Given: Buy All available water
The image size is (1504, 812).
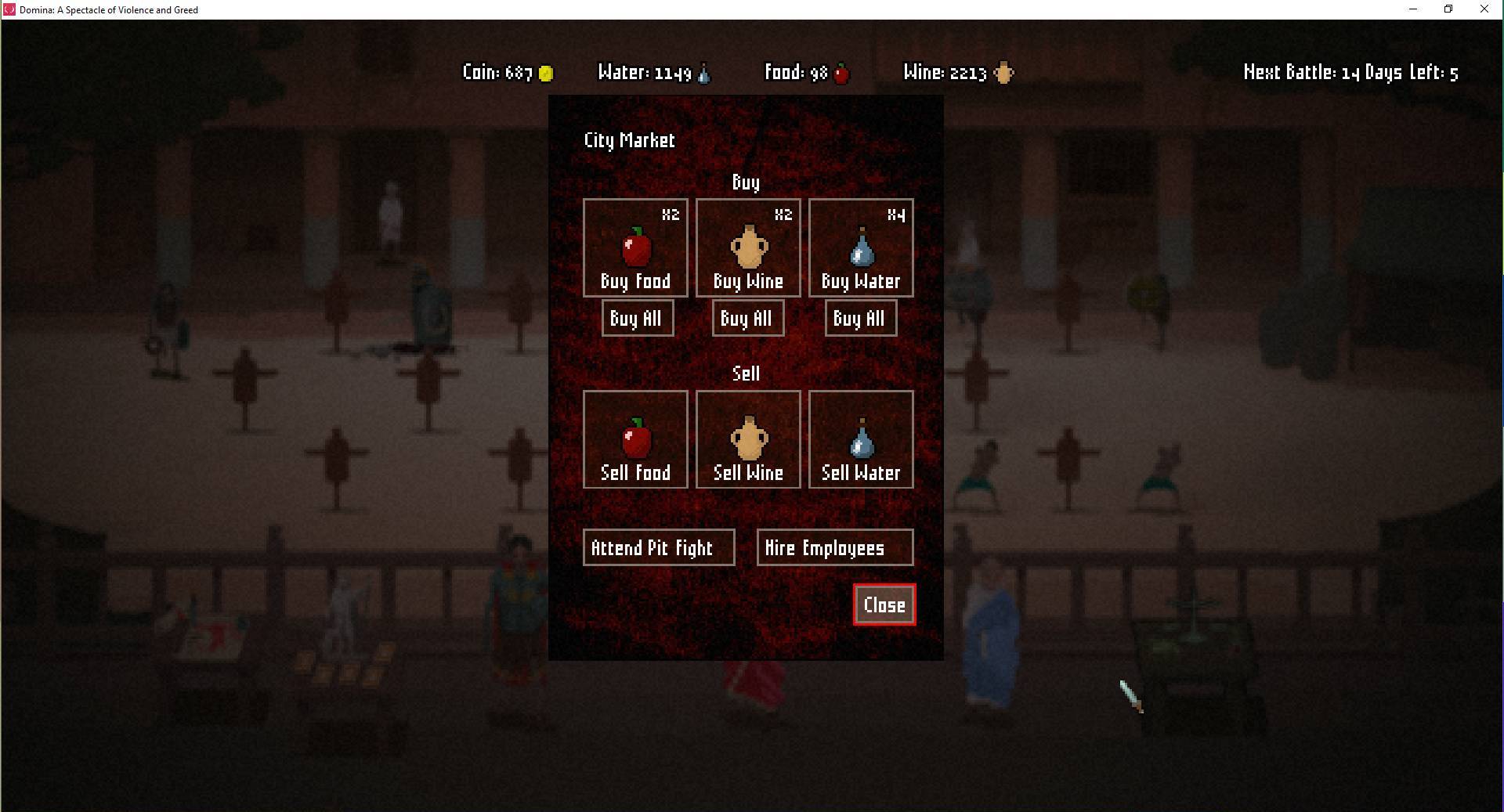Looking at the screenshot, I should click(860, 318).
